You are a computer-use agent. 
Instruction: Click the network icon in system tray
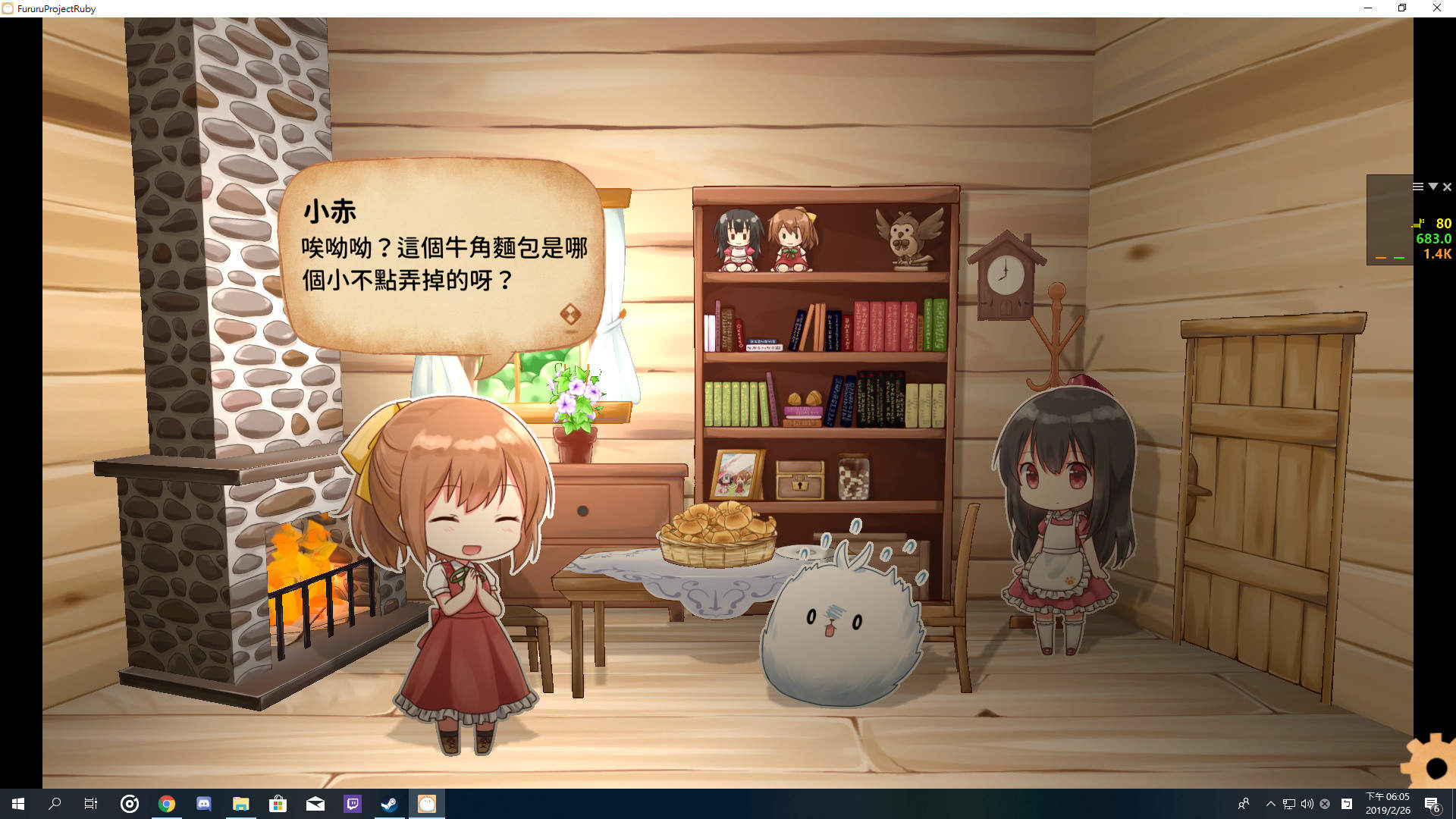coord(1287,805)
